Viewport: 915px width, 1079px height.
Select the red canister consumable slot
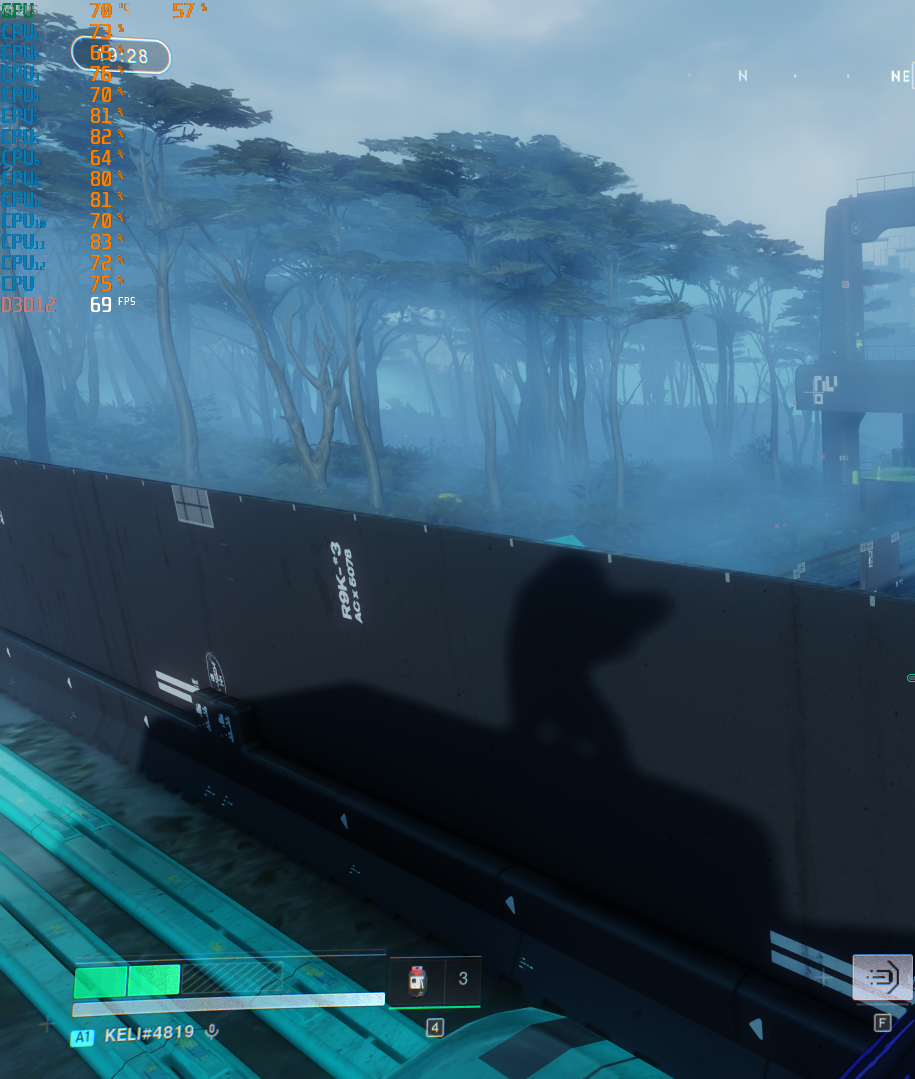[x=417, y=980]
